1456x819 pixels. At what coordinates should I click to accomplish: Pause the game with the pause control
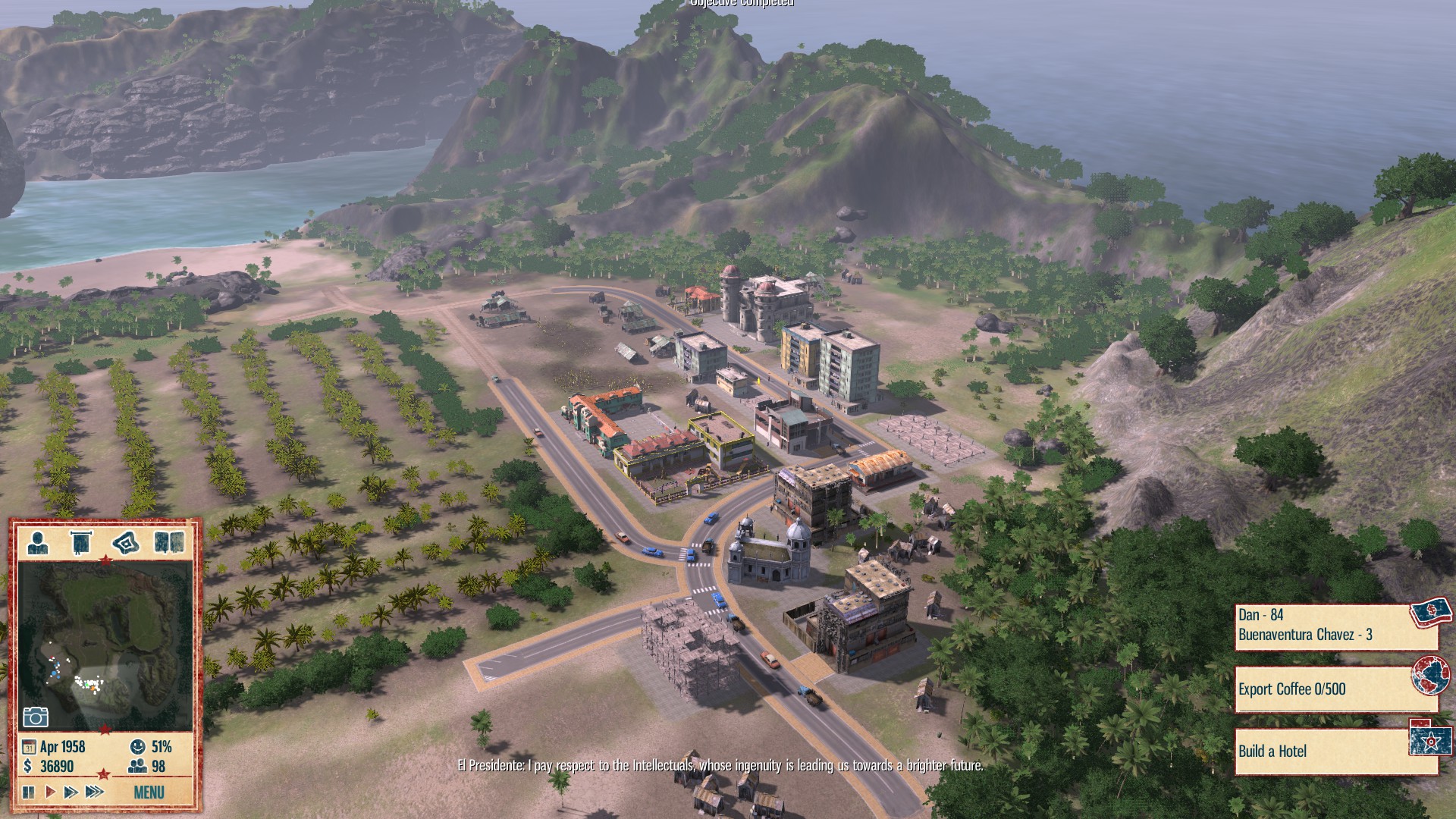[29, 790]
